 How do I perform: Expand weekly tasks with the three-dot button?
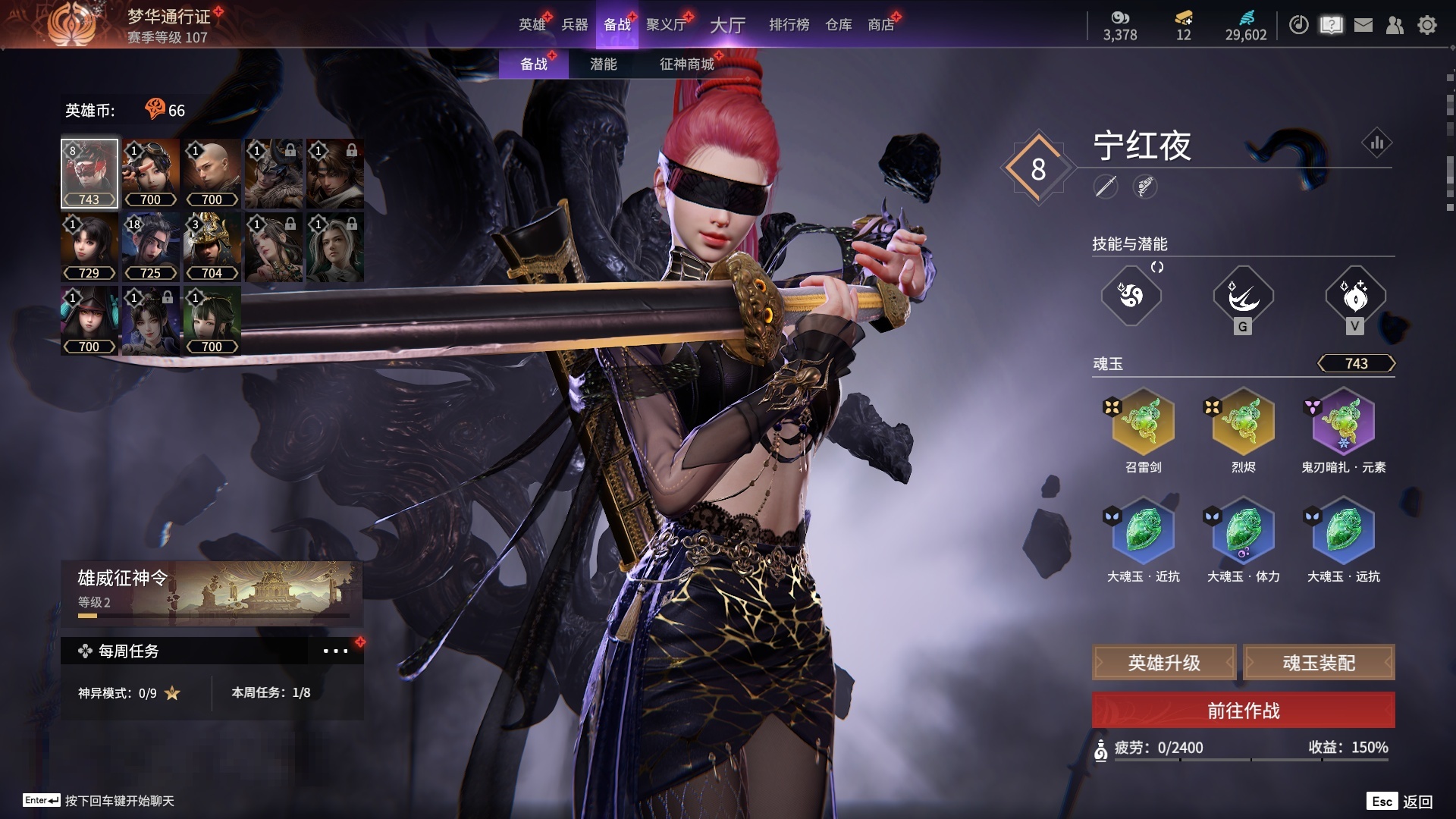(x=335, y=651)
